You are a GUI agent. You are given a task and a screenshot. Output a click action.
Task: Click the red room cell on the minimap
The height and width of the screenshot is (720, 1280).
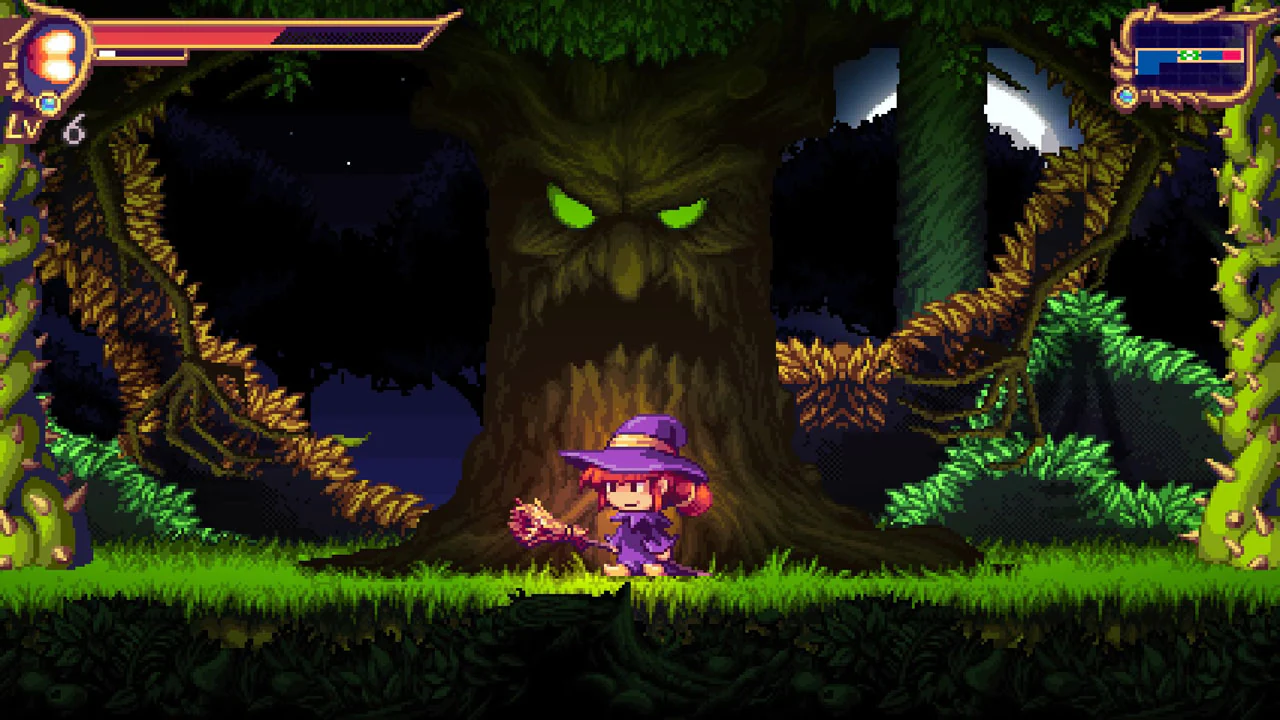[x=1231, y=55]
